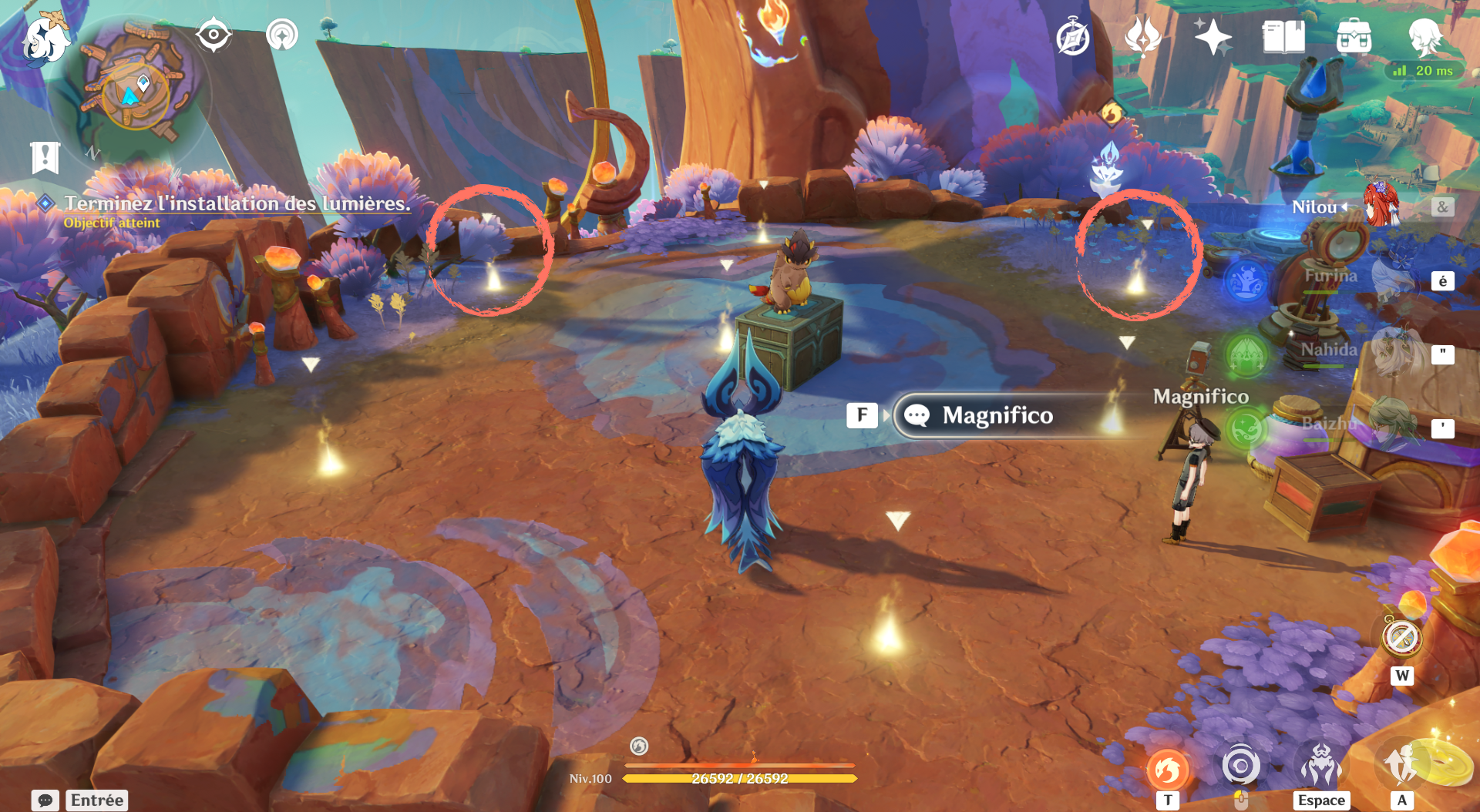
Task: Open the four-pointed star wish icon
Action: click(1213, 37)
